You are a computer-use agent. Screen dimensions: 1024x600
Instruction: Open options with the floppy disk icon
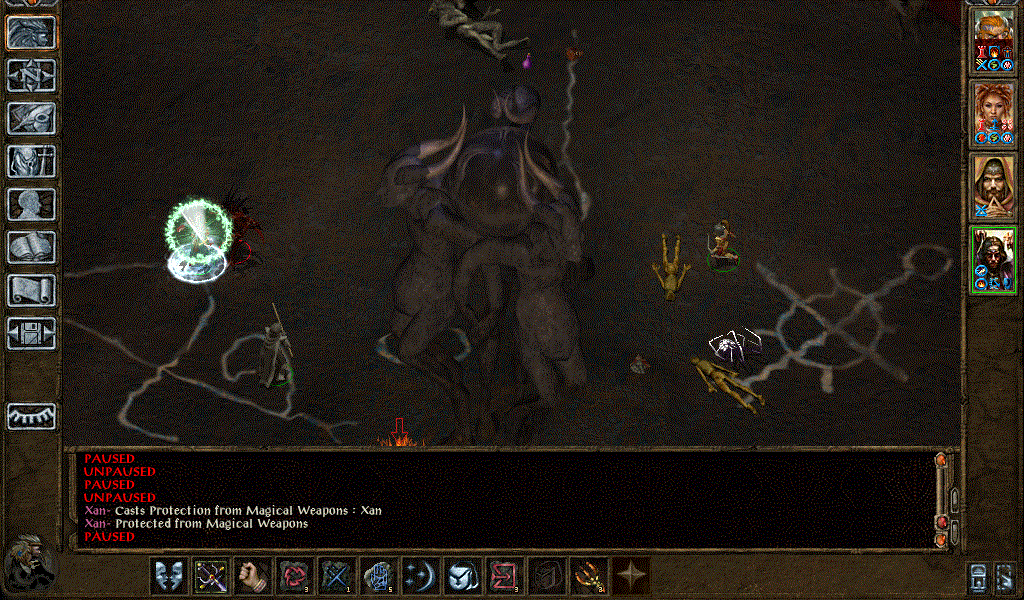point(31,333)
